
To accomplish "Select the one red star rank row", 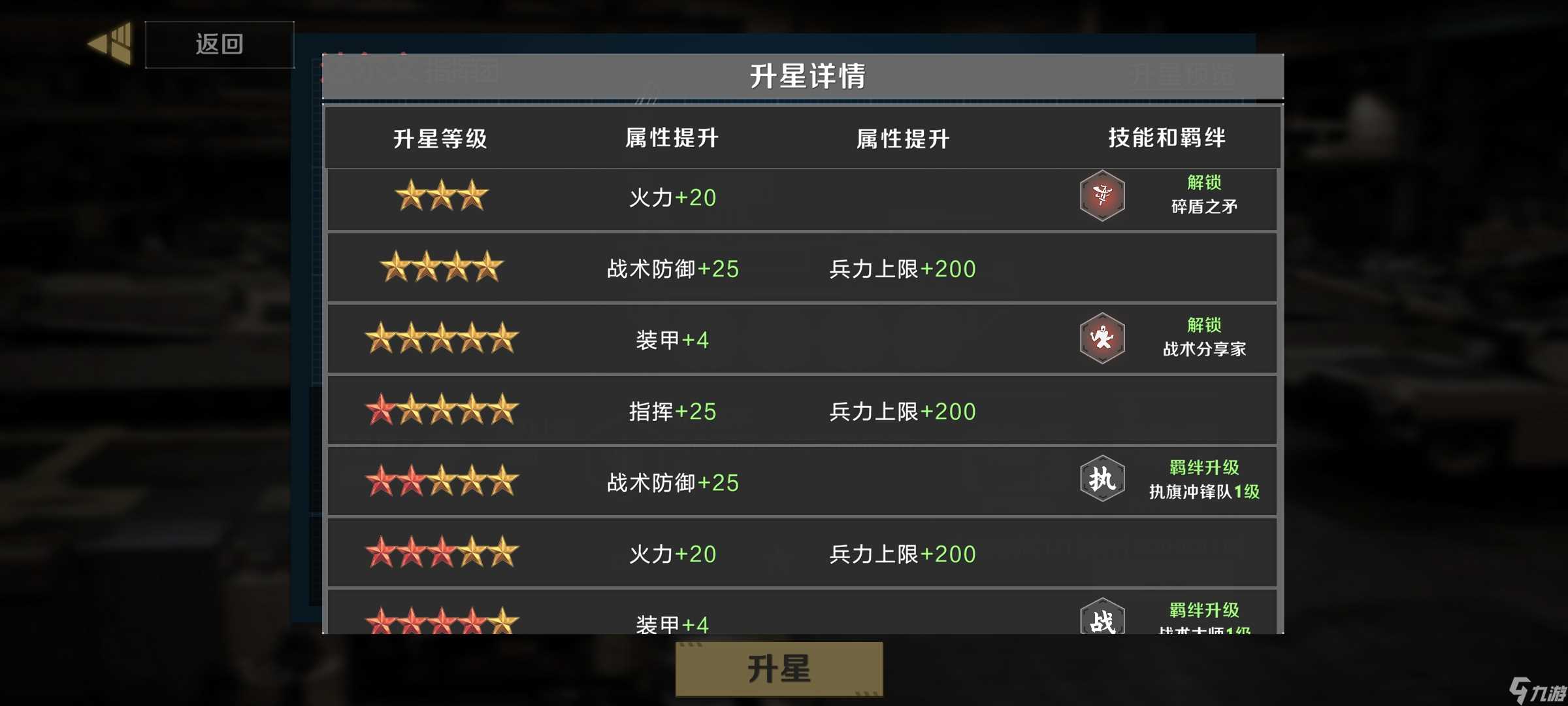I will point(441,409).
